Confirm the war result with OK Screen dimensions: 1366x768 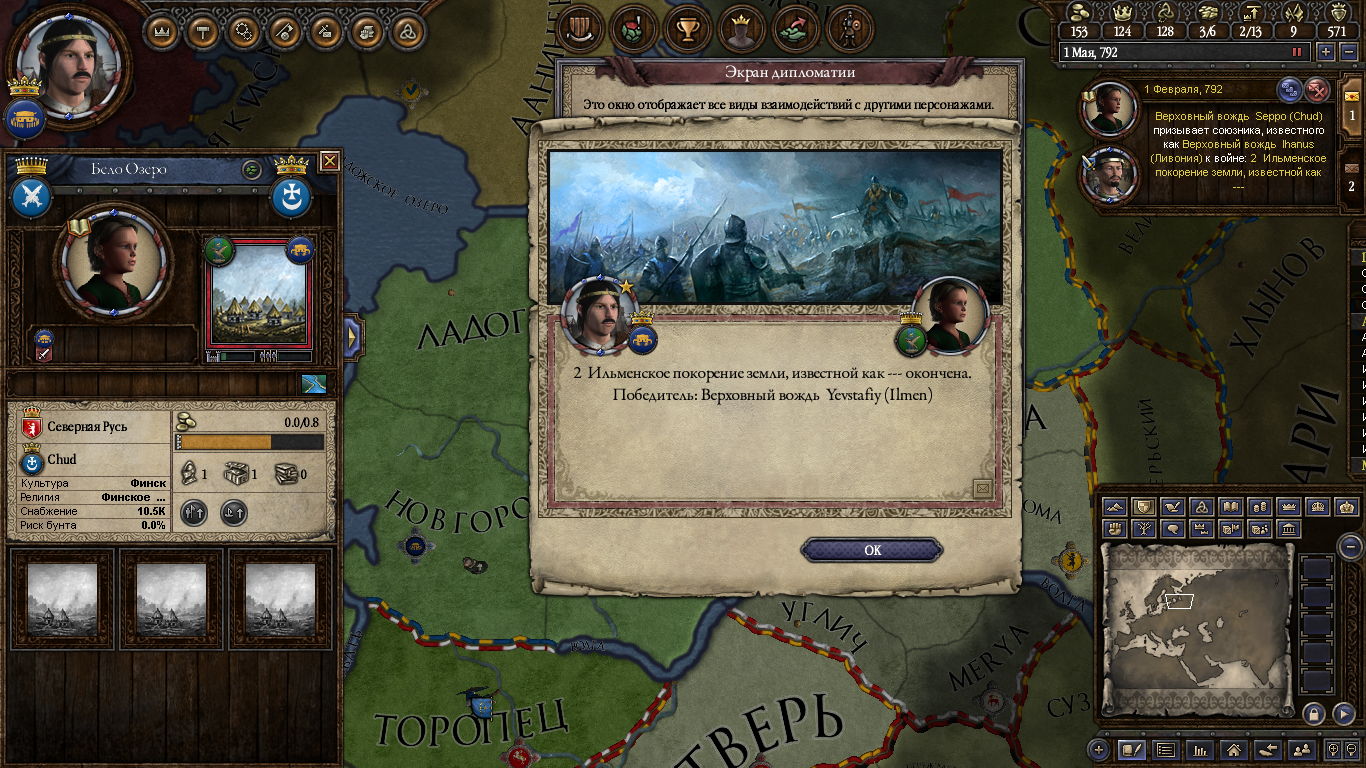[x=872, y=550]
